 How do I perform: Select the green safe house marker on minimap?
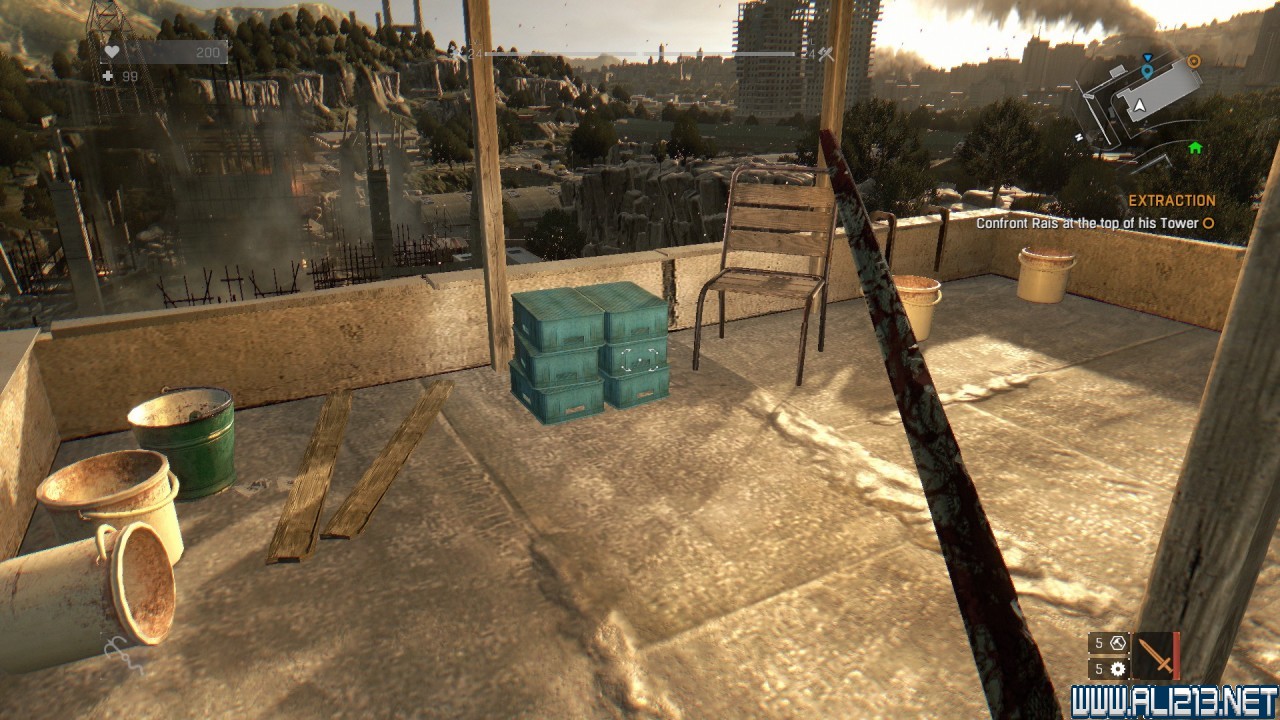(1194, 148)
